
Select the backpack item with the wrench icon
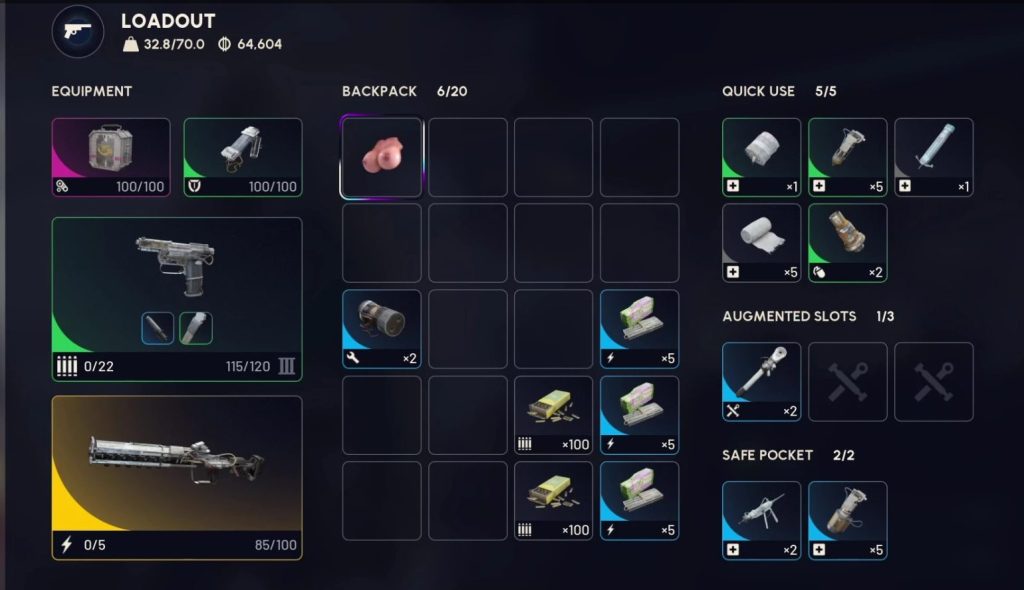coord(381,329)
